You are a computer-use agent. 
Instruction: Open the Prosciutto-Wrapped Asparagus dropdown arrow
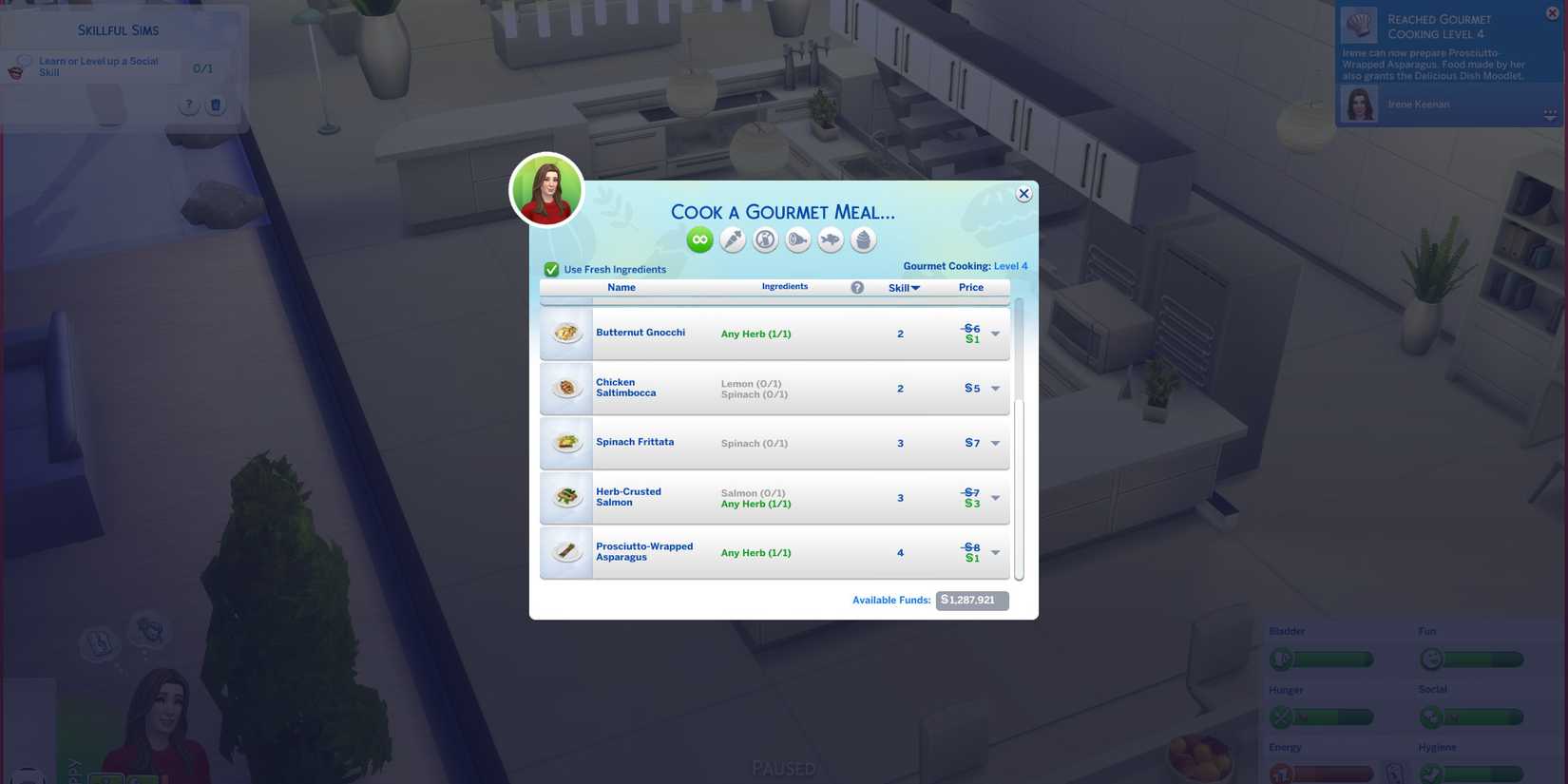point(995,552)
